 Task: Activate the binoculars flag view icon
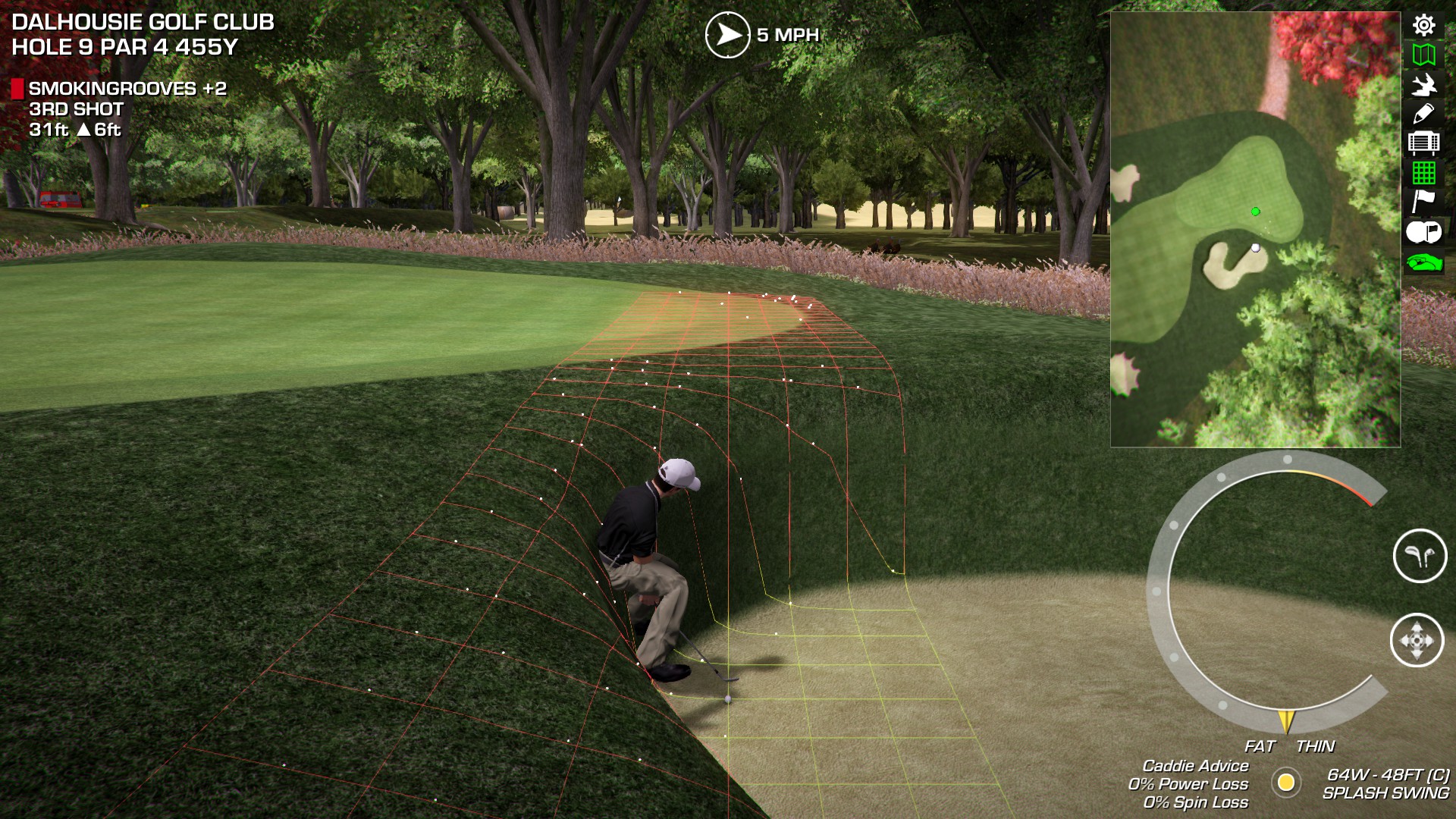[1423, 232]
